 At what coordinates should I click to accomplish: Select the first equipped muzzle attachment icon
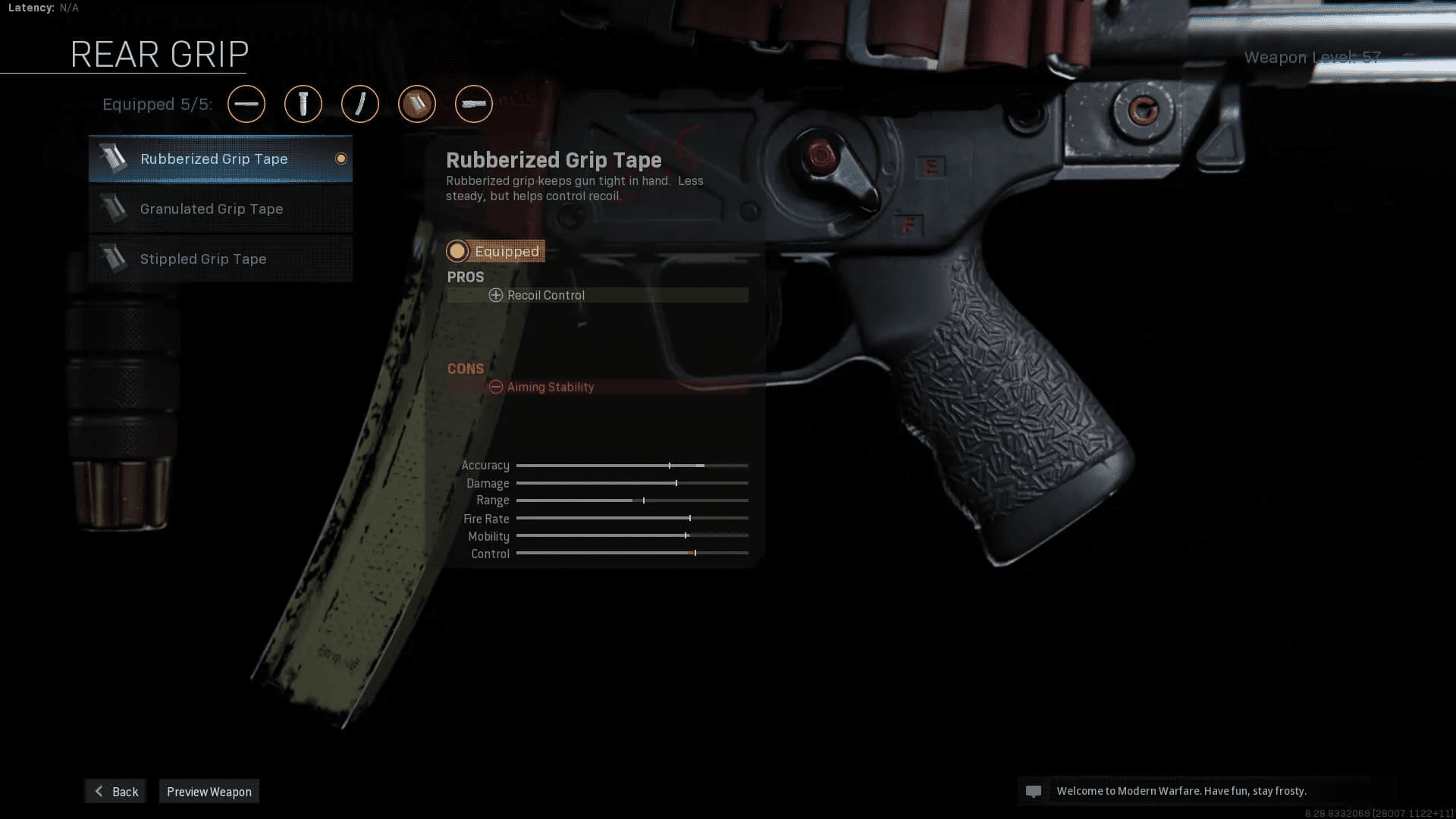[x=246, y=104]
